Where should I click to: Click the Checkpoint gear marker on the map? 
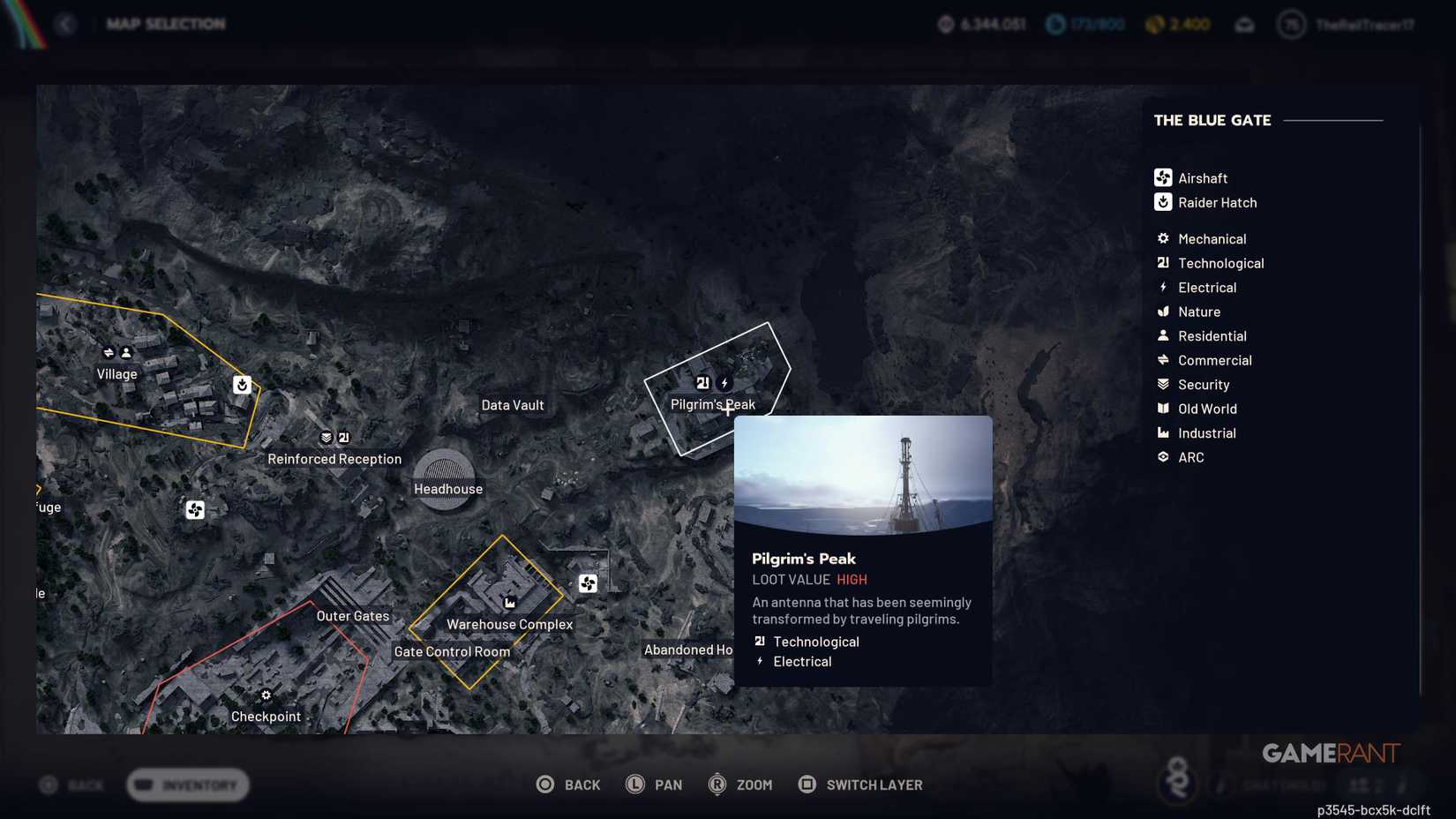[266, 695]
